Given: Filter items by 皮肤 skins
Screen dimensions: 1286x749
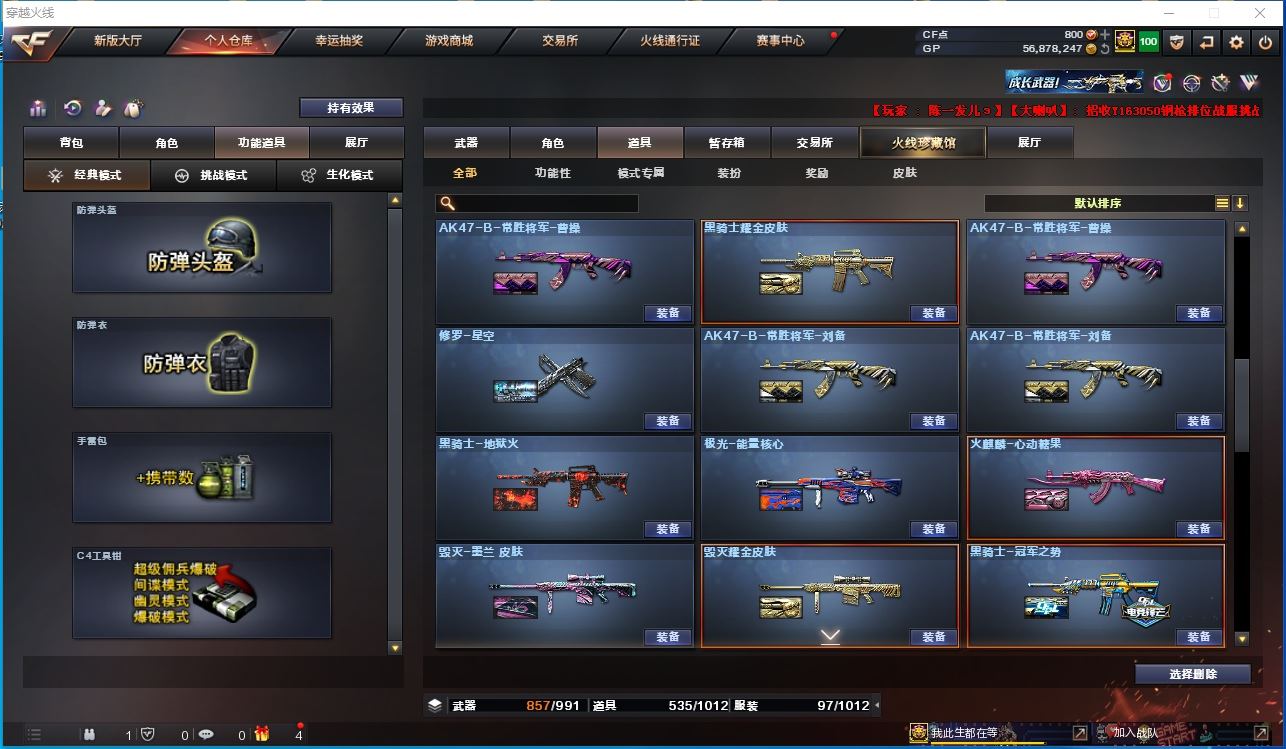Looking at the screenshot, I should 904,173.
